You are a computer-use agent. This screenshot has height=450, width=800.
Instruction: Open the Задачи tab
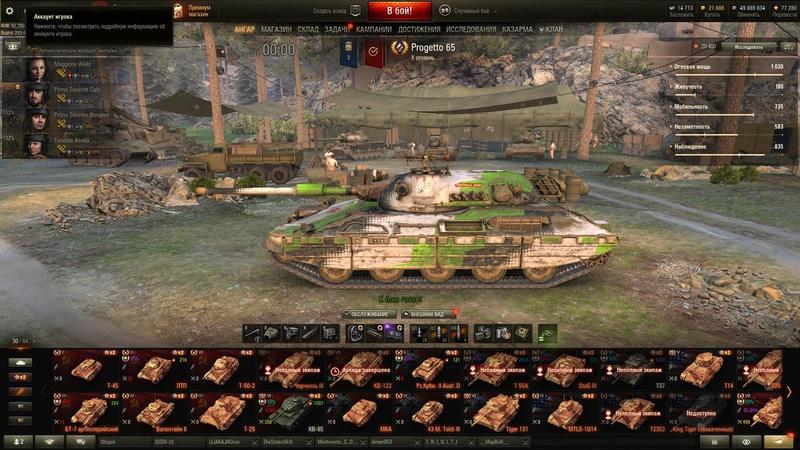coord(337,30)
